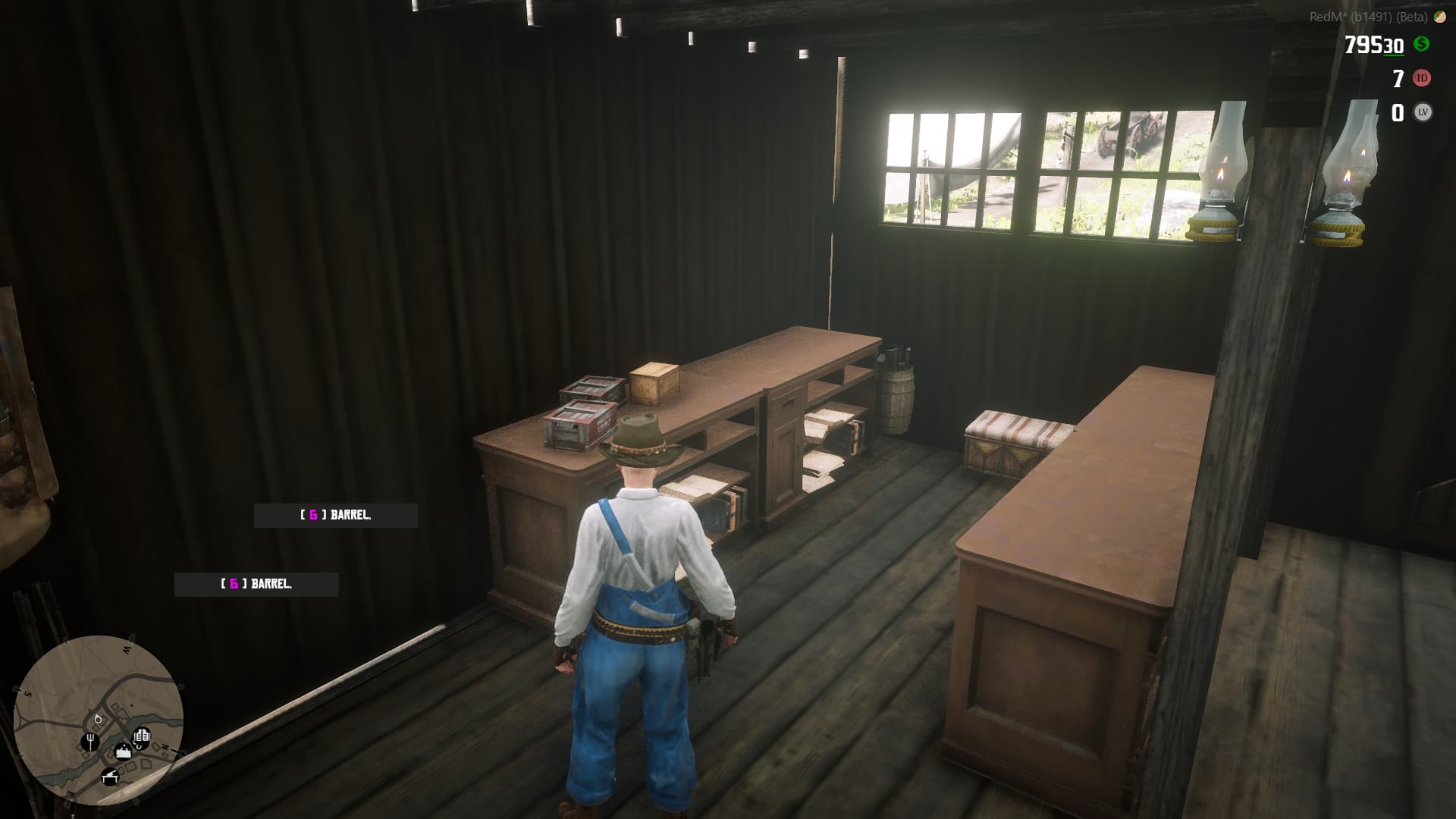1456x819 pixels.
Task: Click the underlined cents value 30
Action: [1393, 45]
